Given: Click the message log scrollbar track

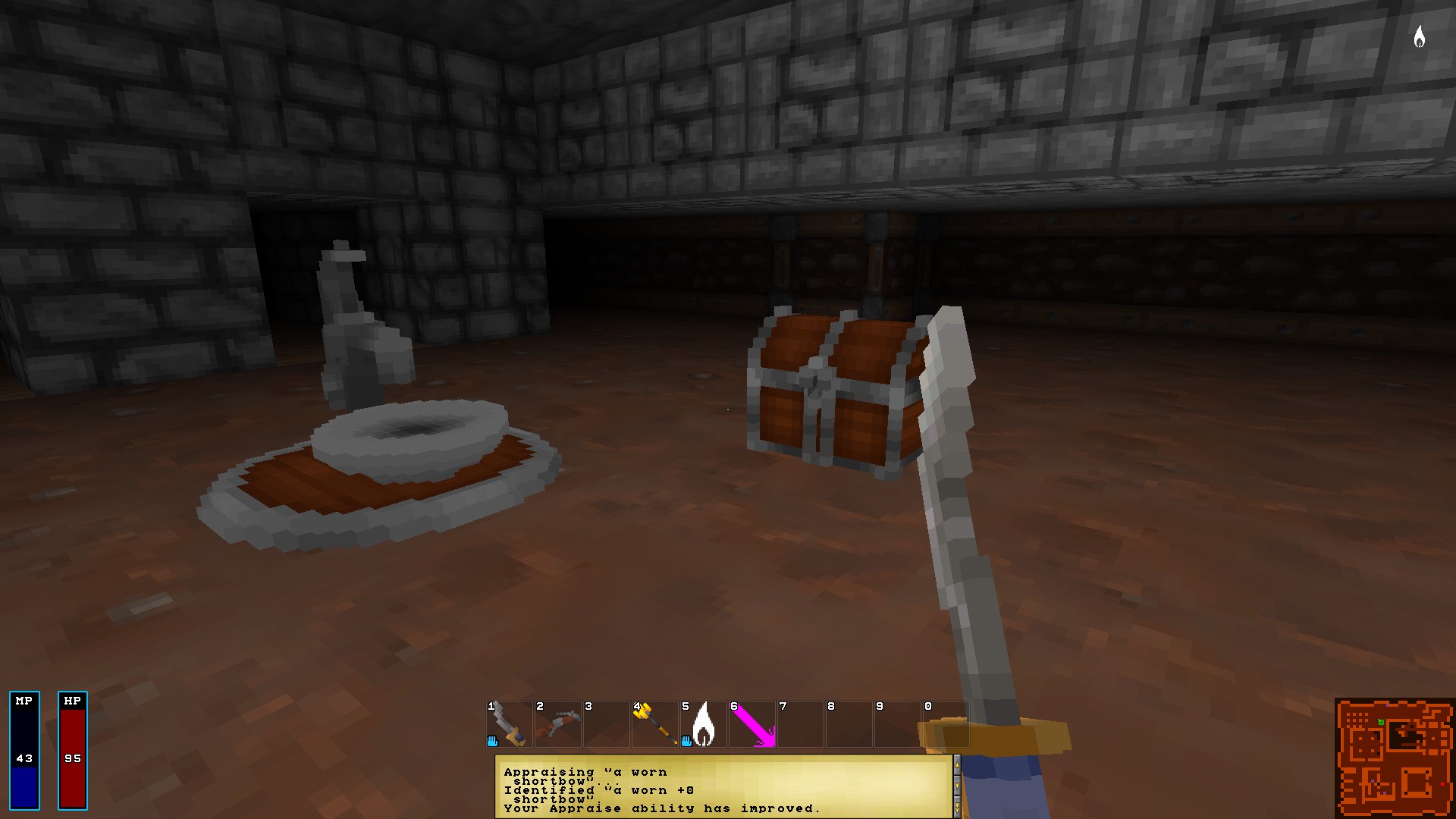Looking at the screenshot, I should 958,775.
